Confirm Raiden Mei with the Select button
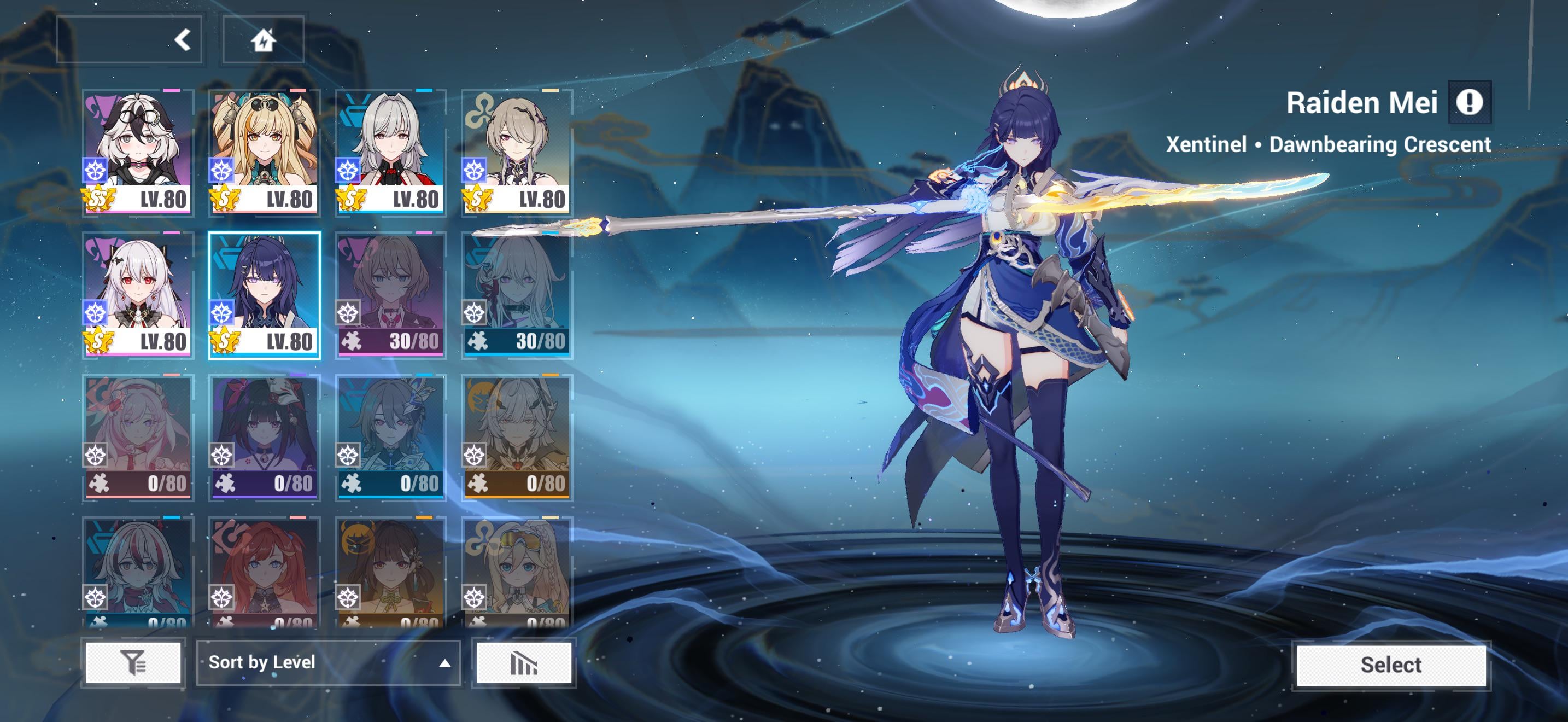The height and width of the screenshot is (722, 1568). [x=1391, y=664]
